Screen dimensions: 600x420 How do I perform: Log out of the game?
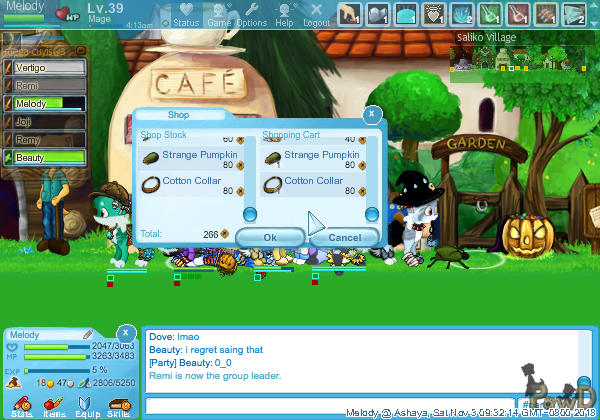point(317,15)
